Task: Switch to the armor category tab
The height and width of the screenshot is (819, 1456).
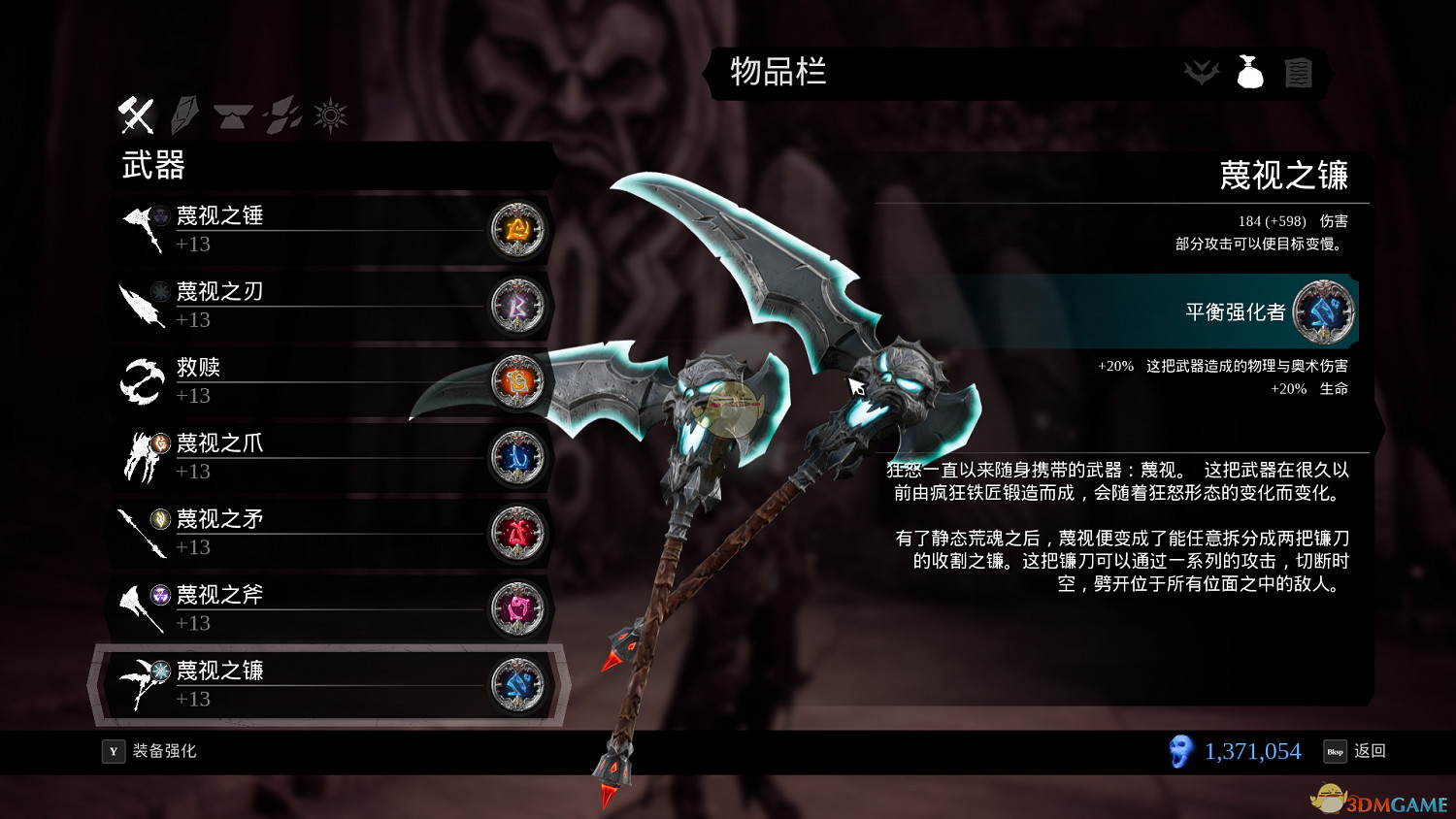Action: 233,114
